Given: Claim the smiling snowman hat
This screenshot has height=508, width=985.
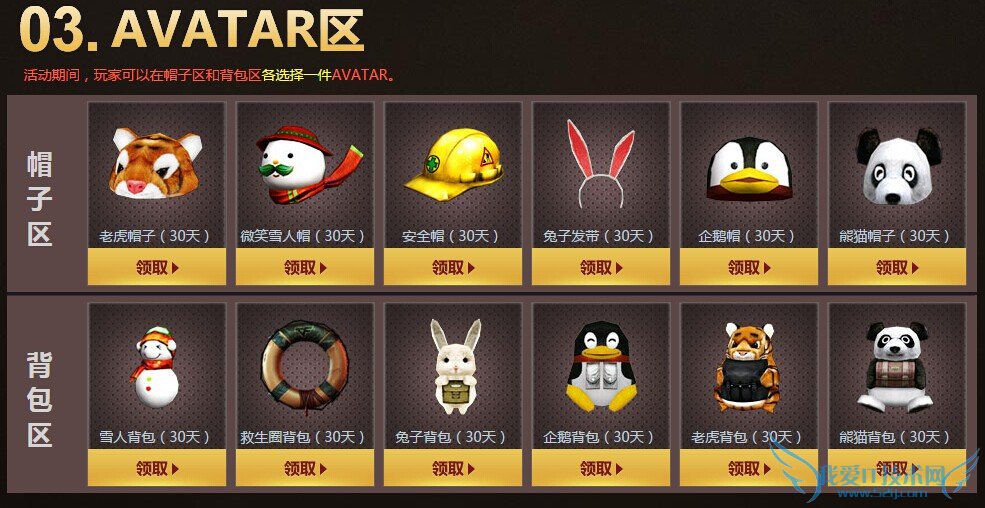Looking at the screenshot, I should point(305,267).
